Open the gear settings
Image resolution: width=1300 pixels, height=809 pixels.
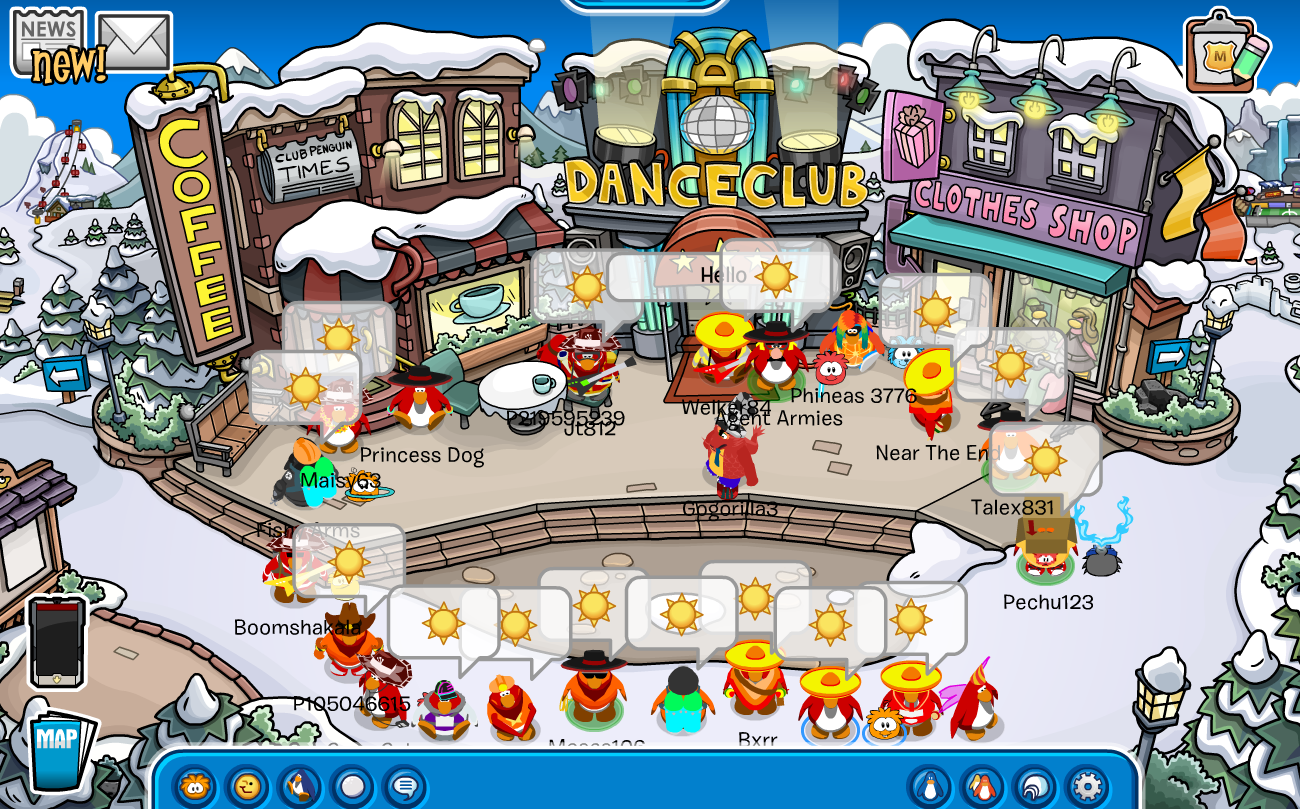1086,786
